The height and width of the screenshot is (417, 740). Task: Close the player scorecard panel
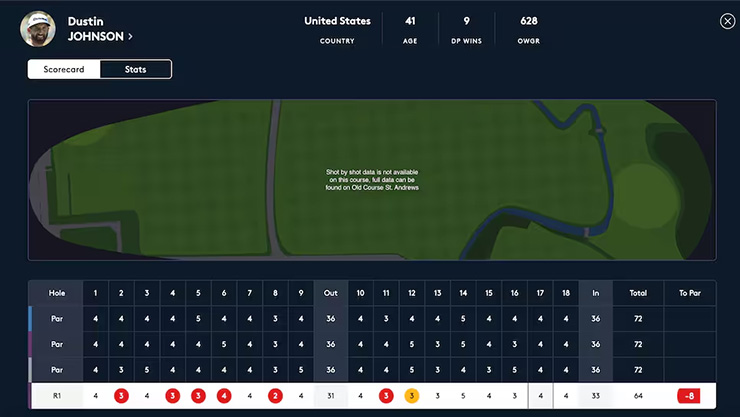727,21
